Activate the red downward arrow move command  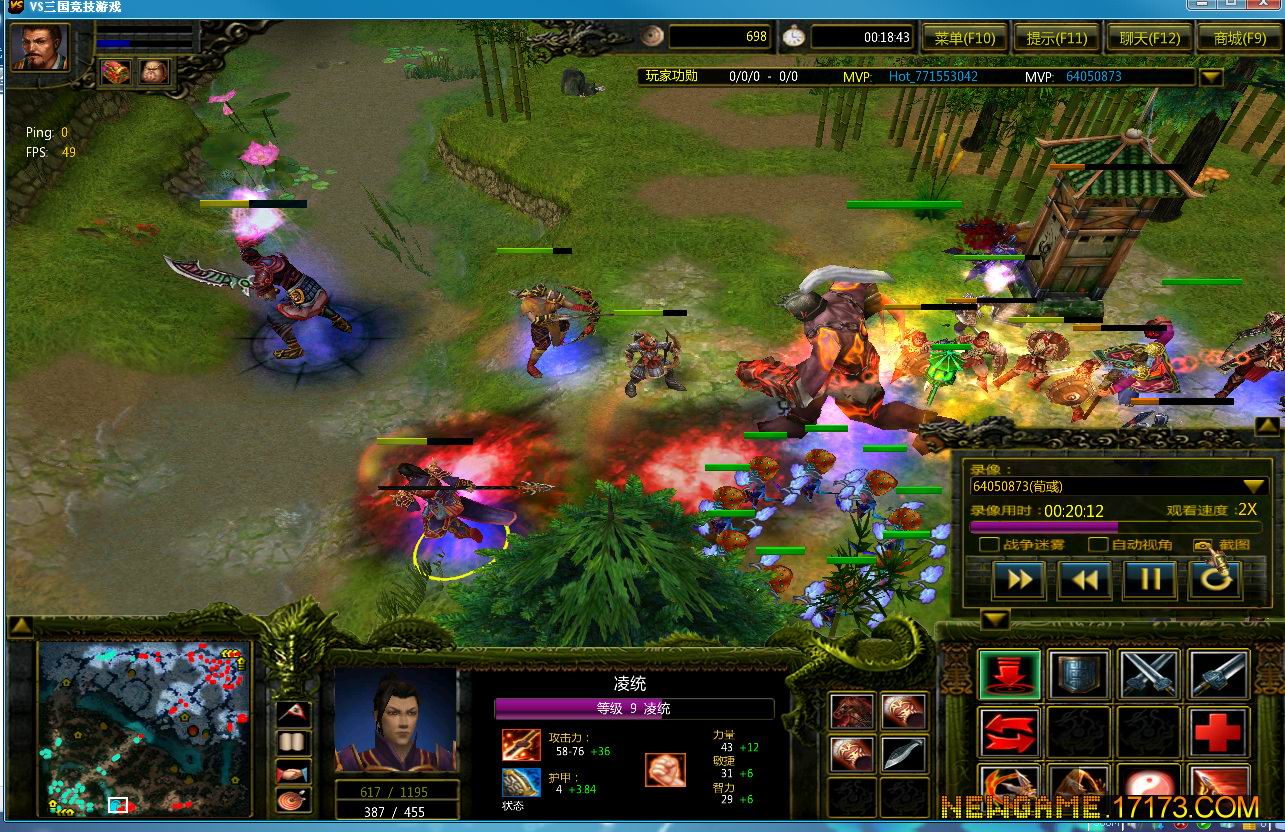pyautogui.click(x=1009, y=674)
